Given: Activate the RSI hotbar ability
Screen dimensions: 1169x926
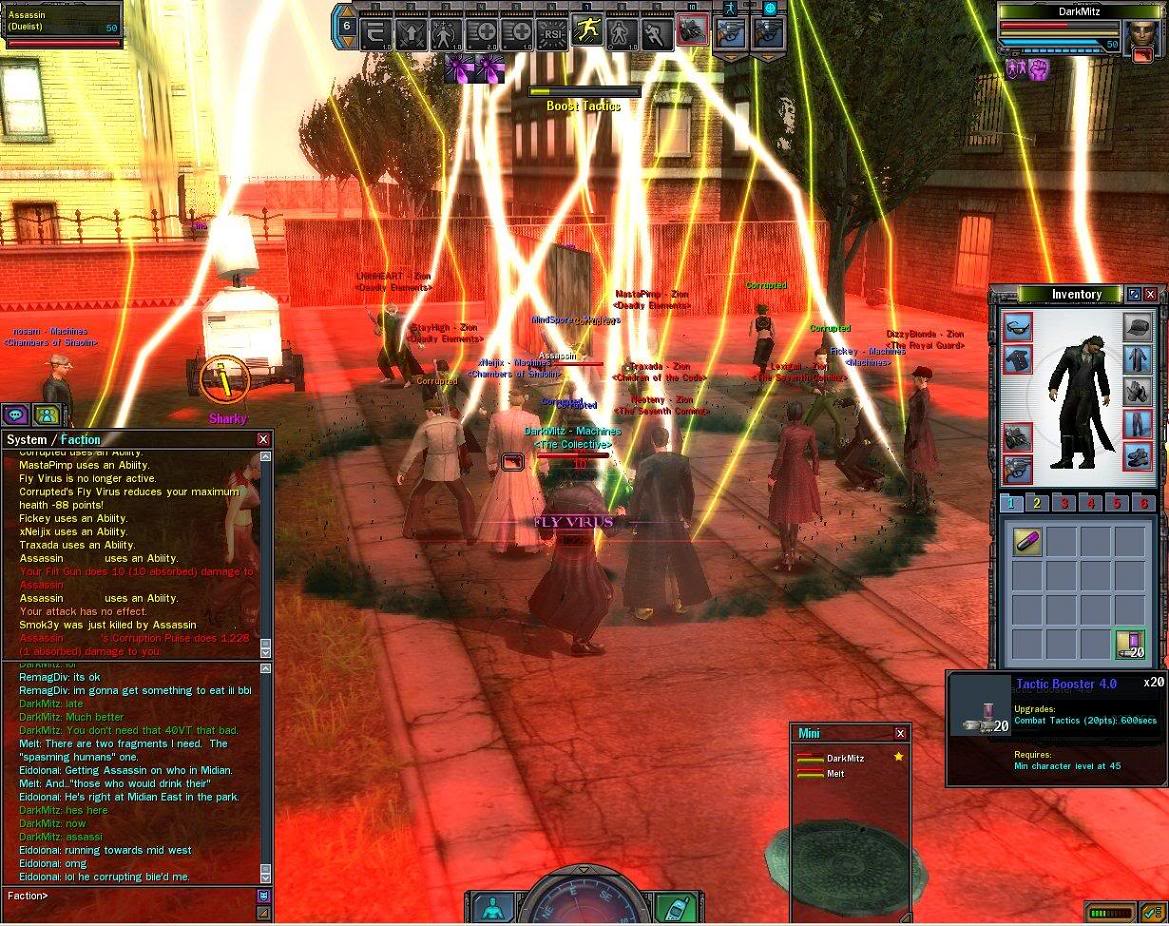Looking at the screenshot, I should [x=552, y=33].
